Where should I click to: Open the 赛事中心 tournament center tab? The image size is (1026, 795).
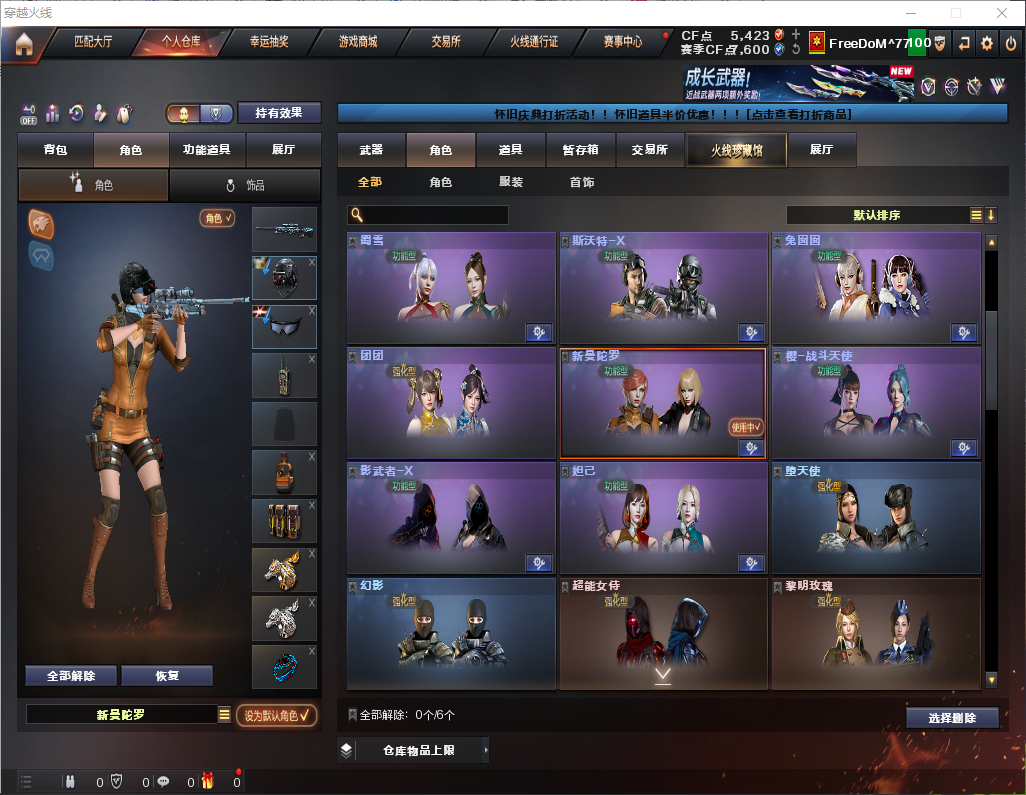622,42
